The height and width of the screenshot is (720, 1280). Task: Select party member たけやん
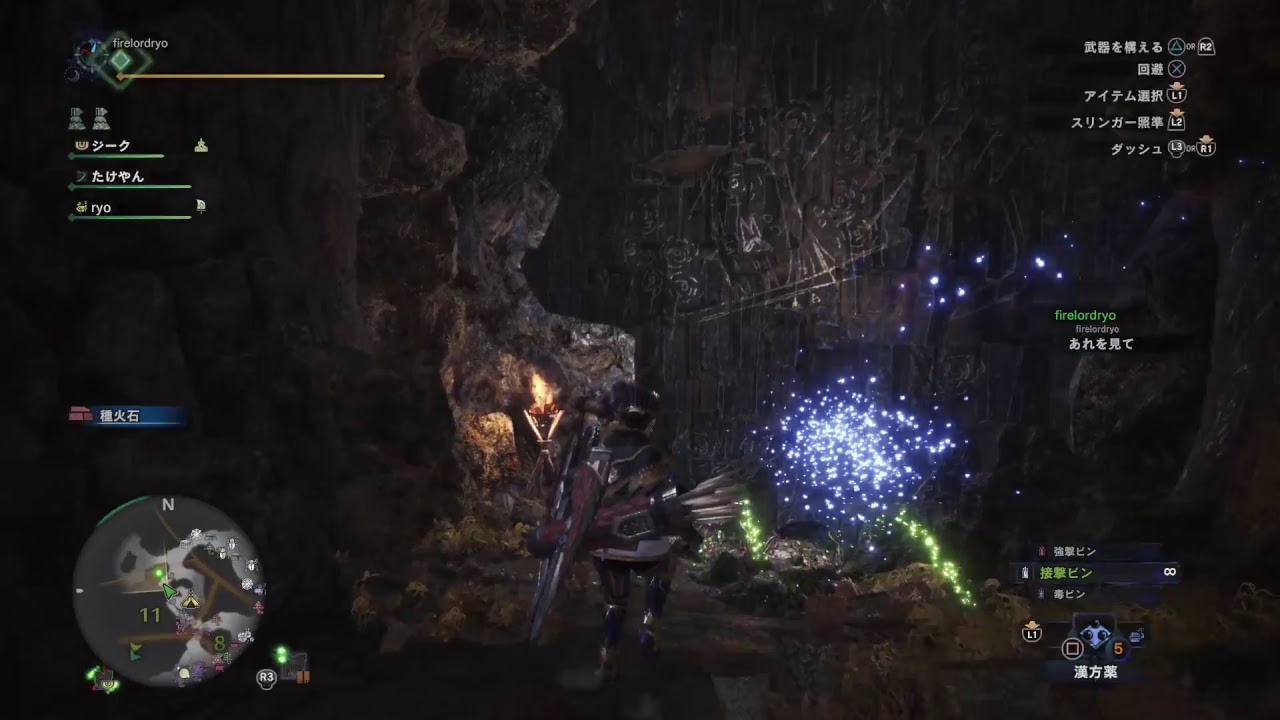coord(117,177)
